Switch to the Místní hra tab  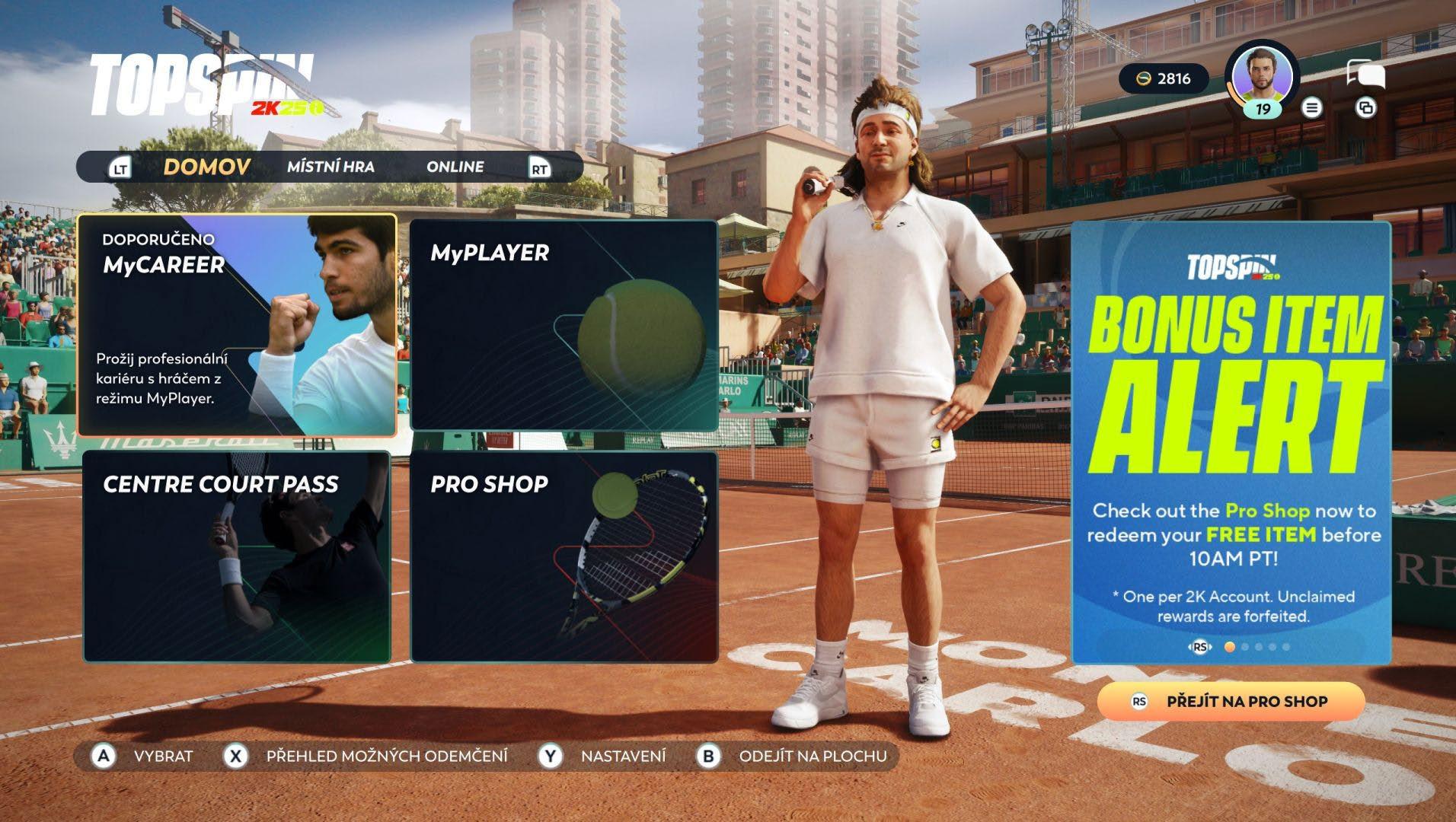click(x=330, y=167)
